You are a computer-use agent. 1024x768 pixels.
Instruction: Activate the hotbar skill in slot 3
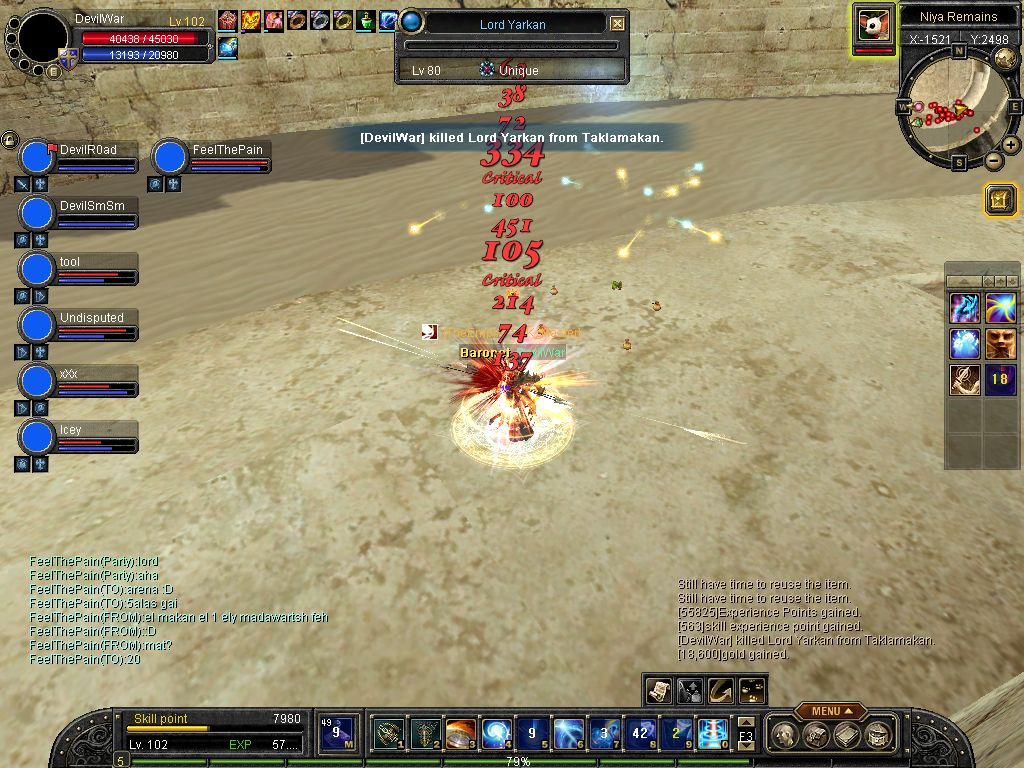(460, 734)
